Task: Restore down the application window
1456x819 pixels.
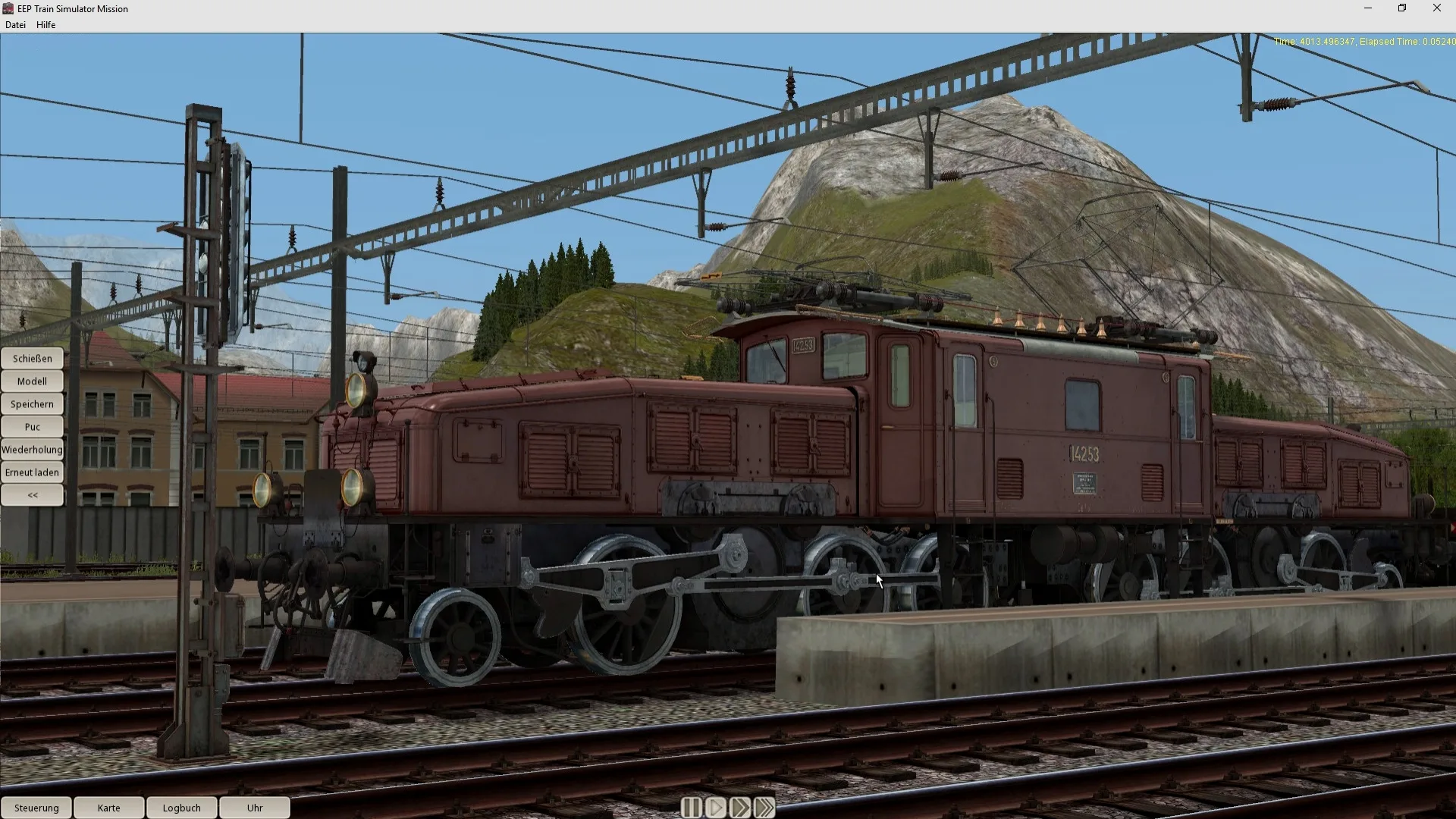Action: pyautogui.click(x=1402, y=8)
